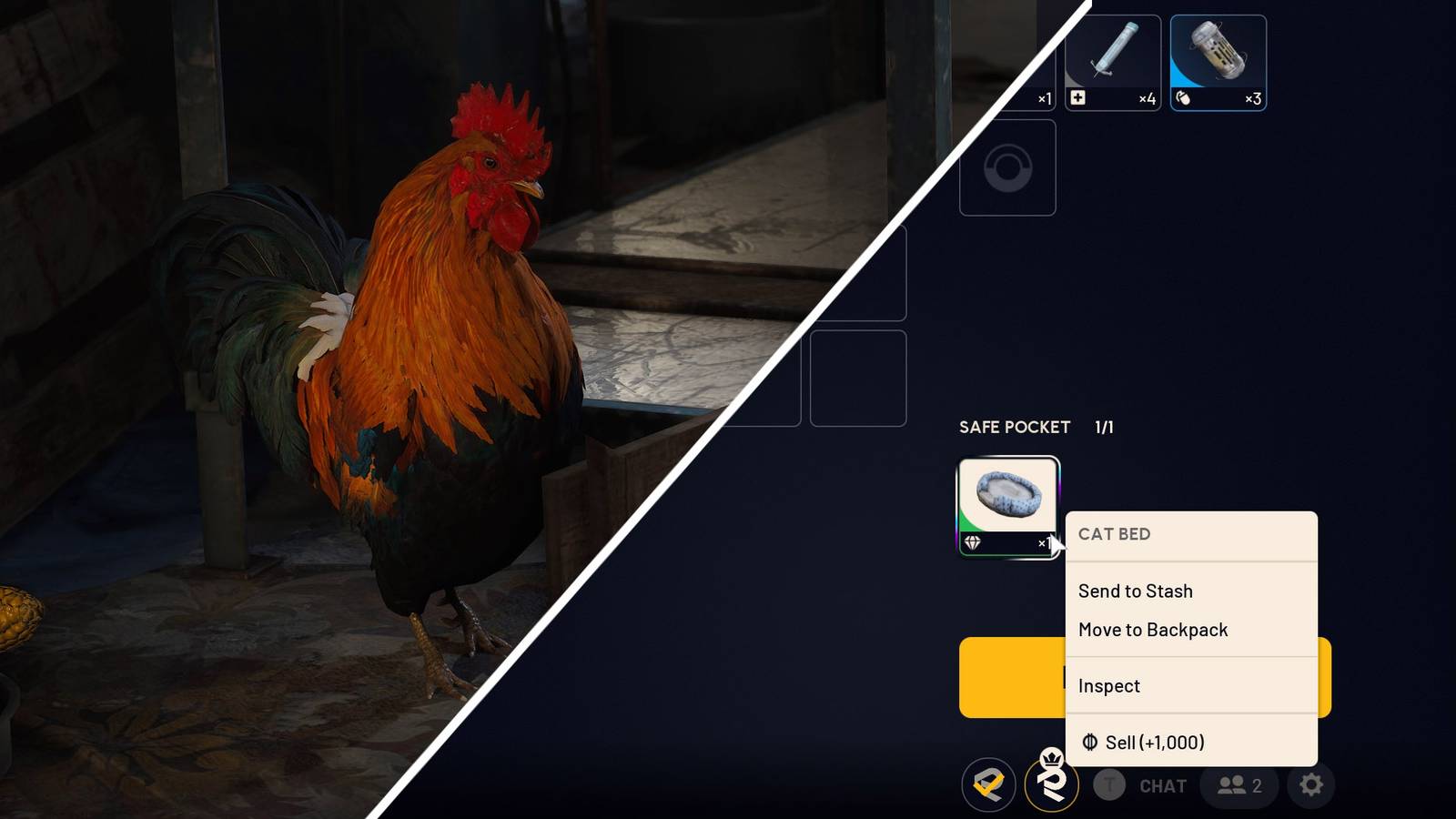Choose Send to Stash from the context menu
Image resolution: width=1456 pixels, height=819 pixels.
point(1135,591)
